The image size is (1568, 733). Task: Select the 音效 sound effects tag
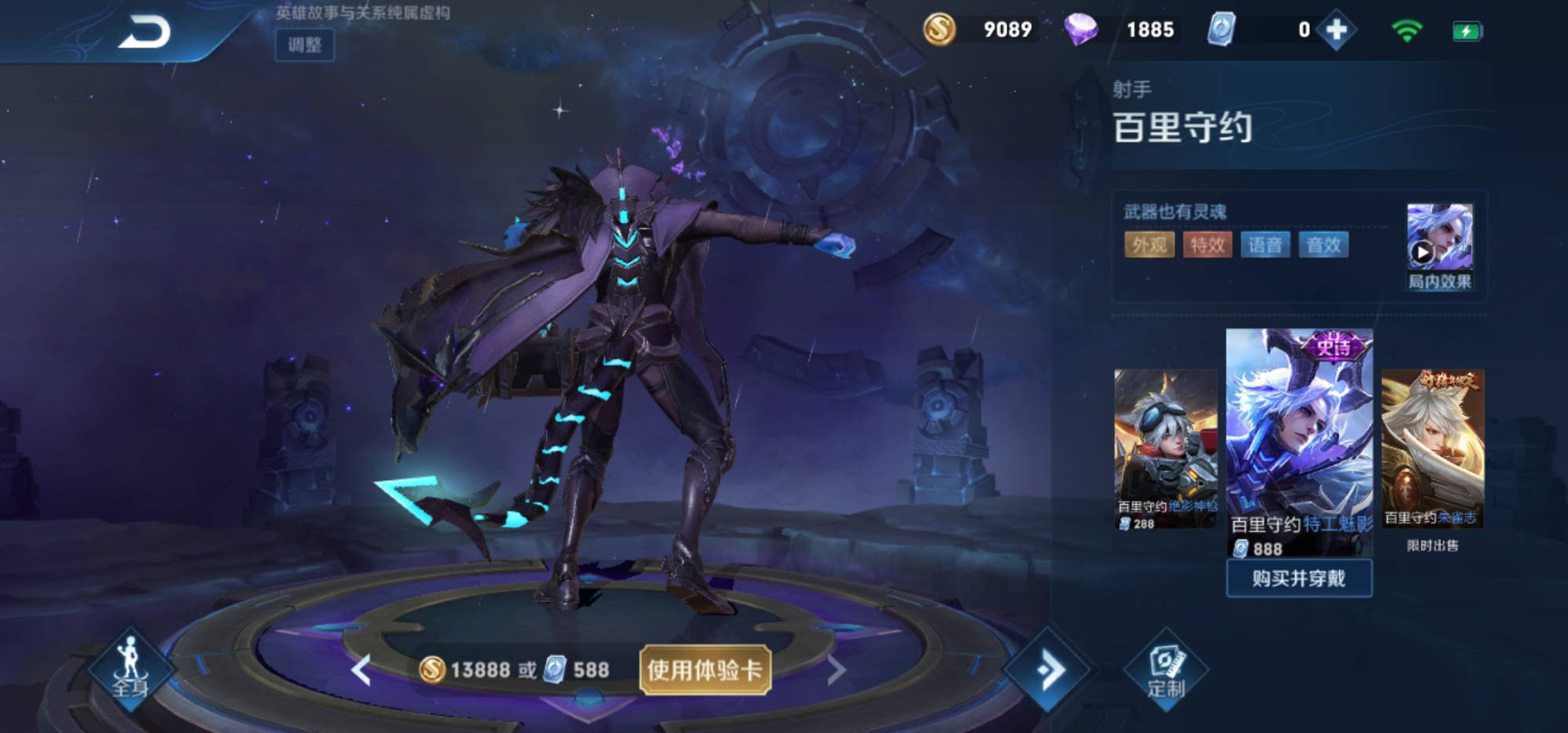(1323, 245)
